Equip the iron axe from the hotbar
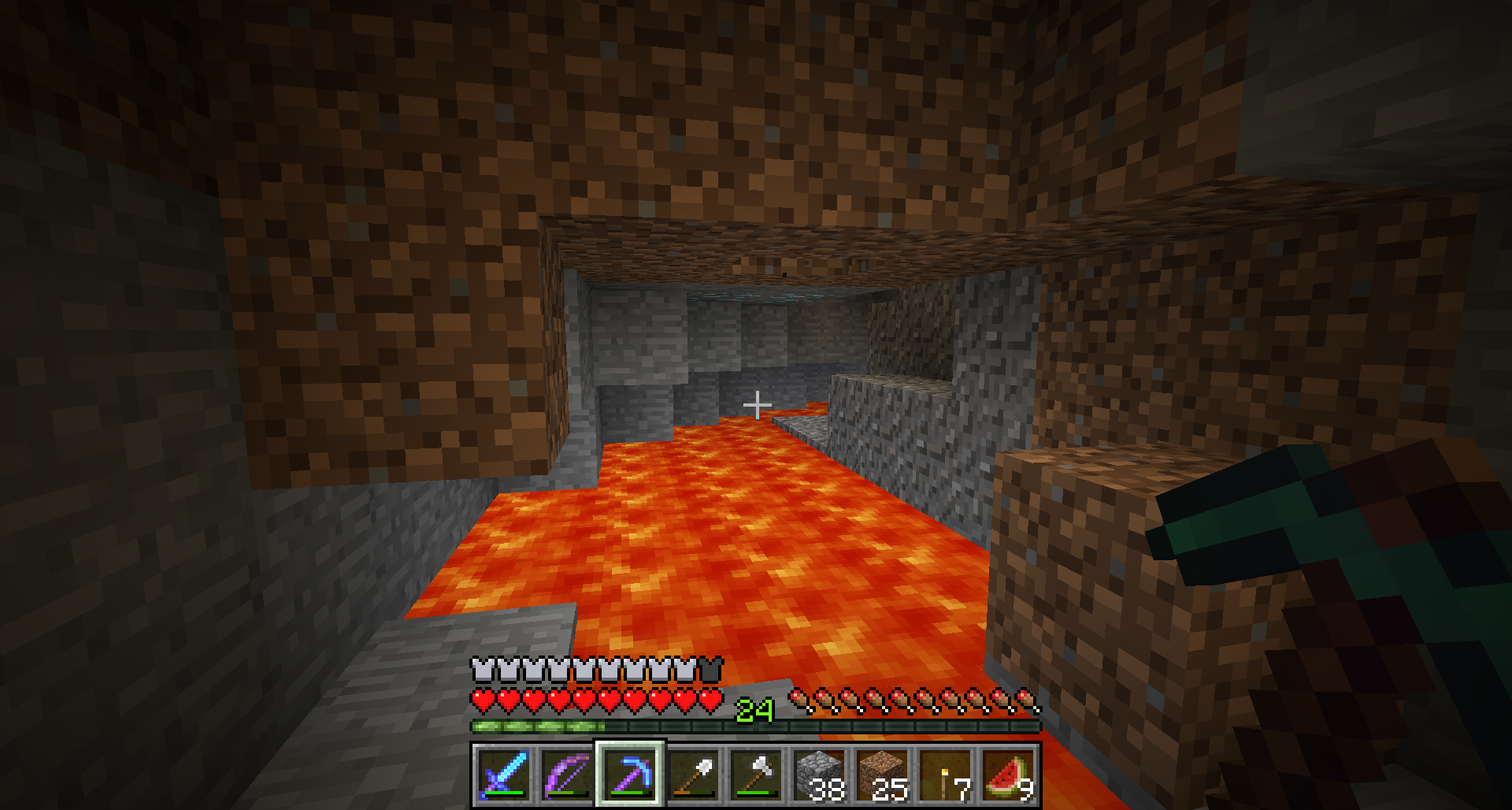The height and width of the screenshot is (810, 1512). click(x=756, y=775)
